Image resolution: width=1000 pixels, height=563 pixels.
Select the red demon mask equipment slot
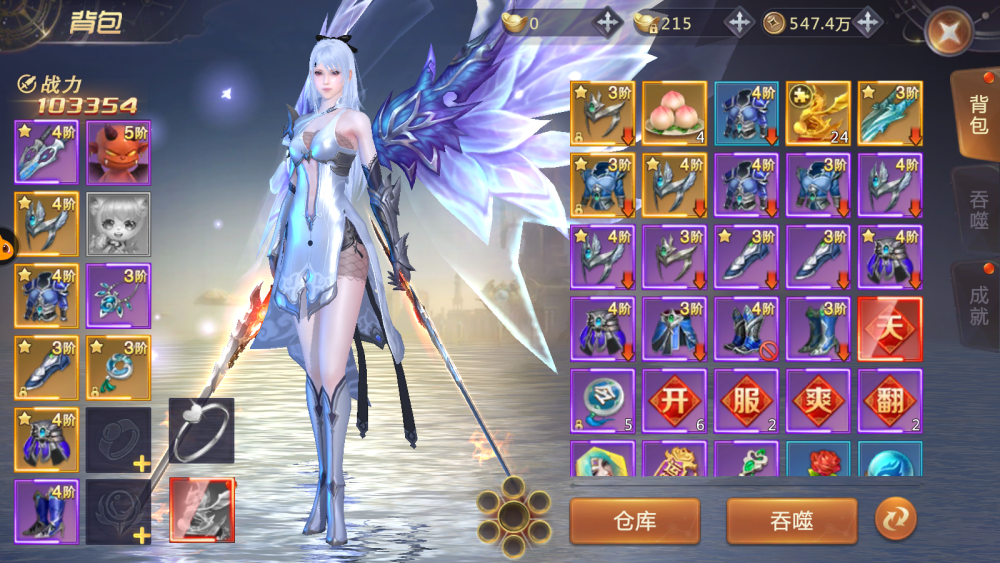click(118, 153)
